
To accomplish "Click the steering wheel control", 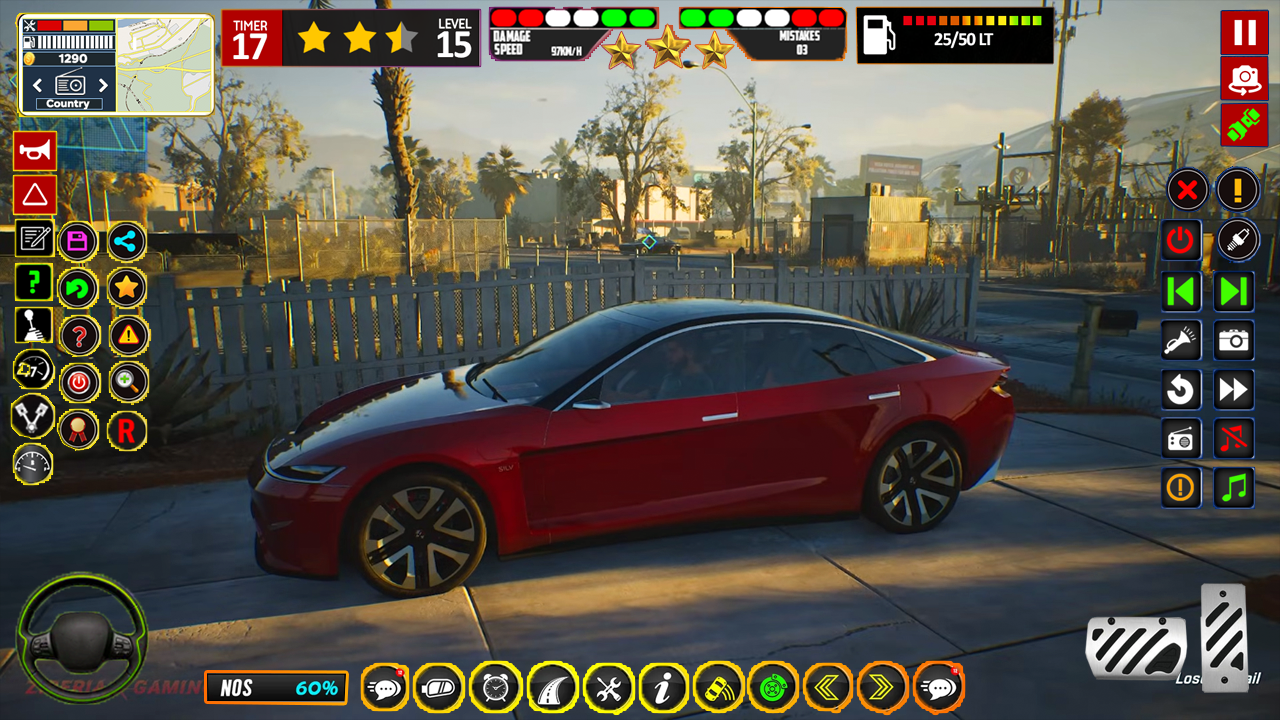I will point(82,636).
